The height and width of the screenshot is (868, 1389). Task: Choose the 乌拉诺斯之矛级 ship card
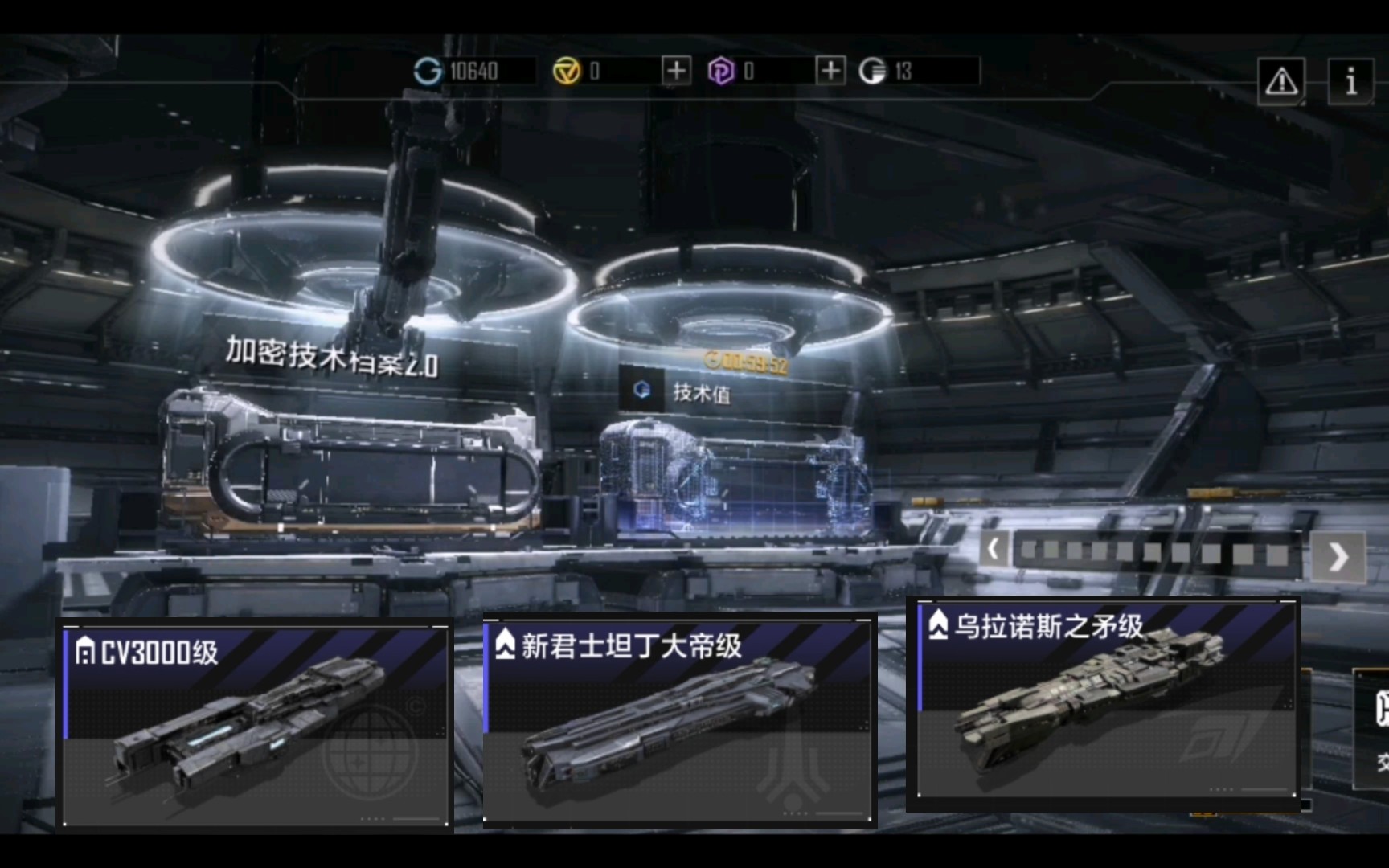(x=1106, y=701)
